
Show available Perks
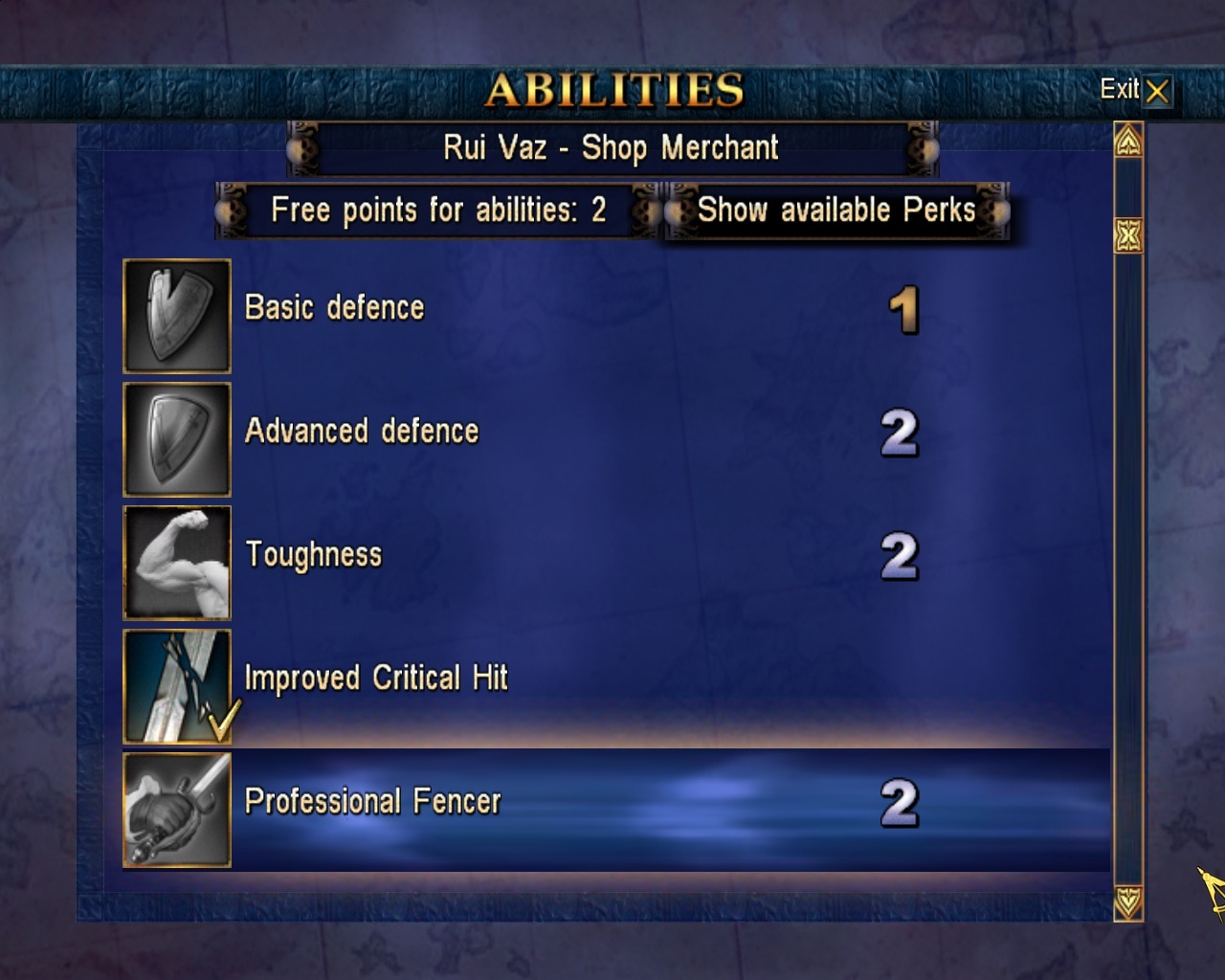coord(835,211)
